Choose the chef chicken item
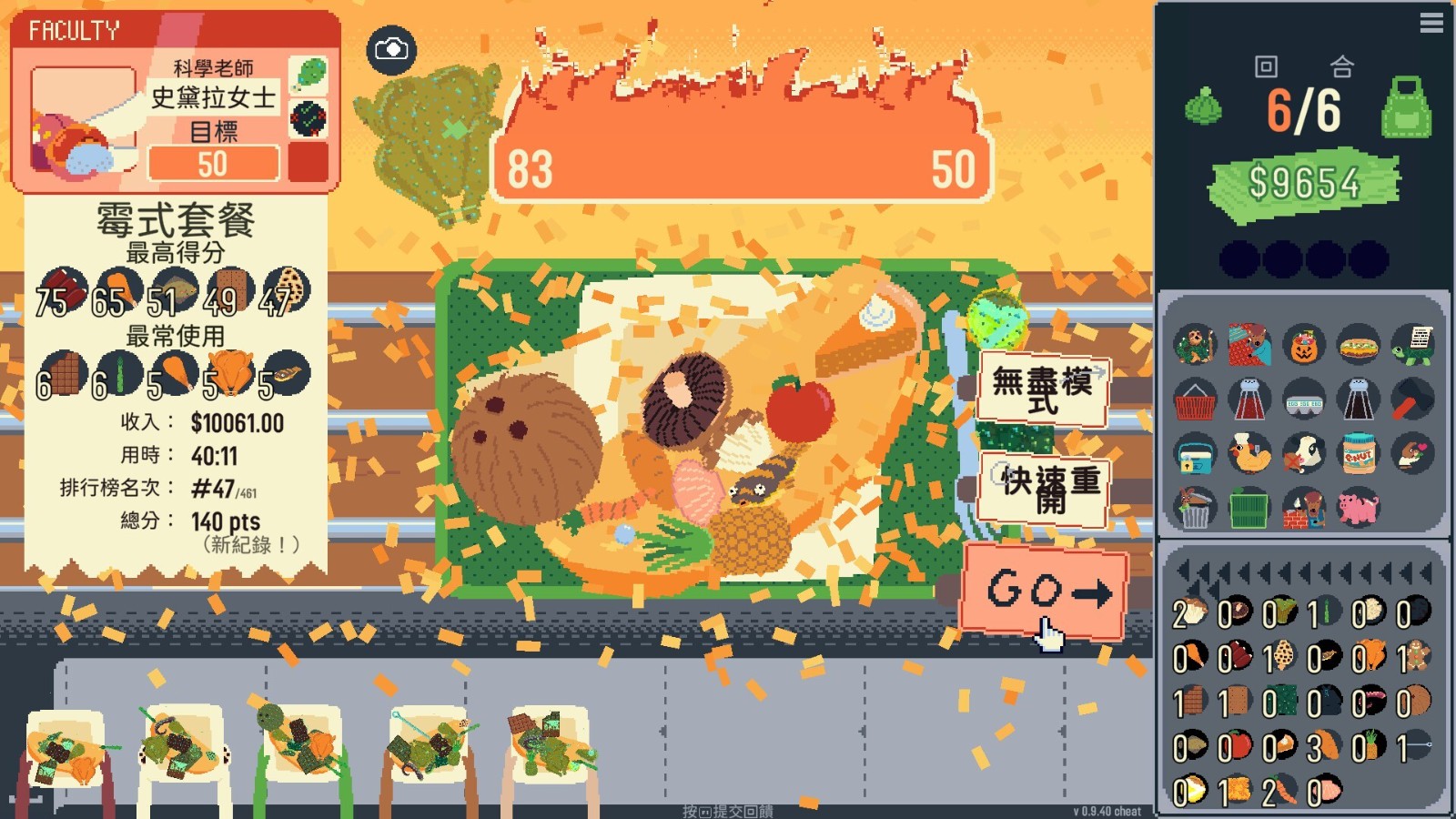1456x819 pixels. pos(1249,453)
